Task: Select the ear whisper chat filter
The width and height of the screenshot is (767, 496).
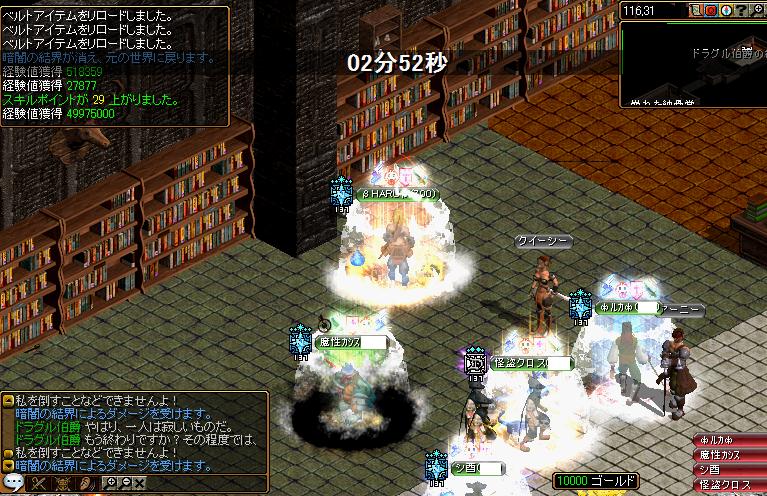Action: point(86,484)
